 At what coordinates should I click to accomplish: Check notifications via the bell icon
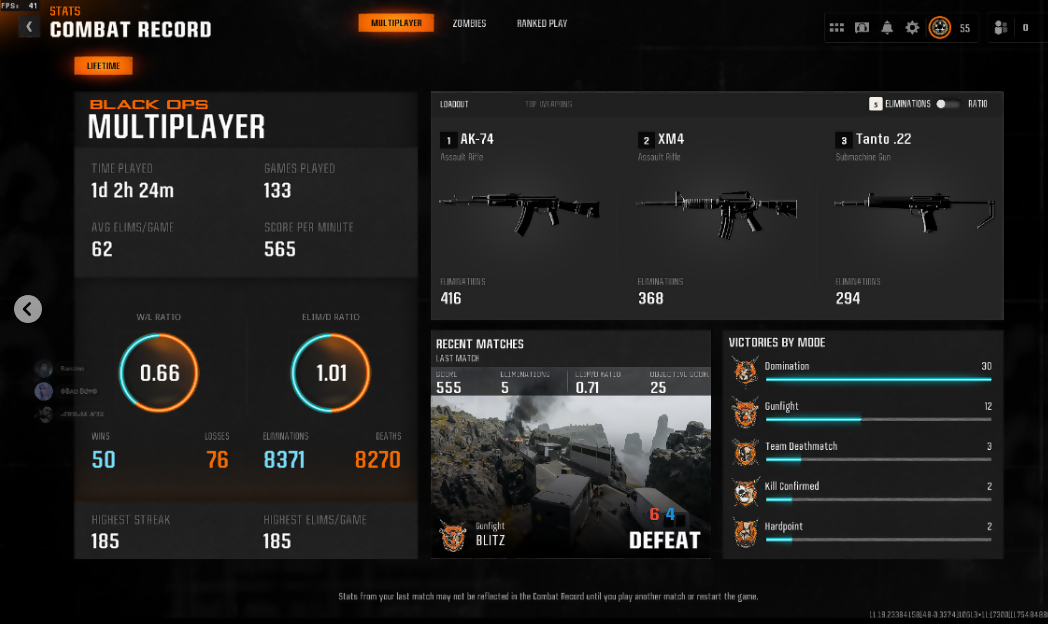point(887,28)
